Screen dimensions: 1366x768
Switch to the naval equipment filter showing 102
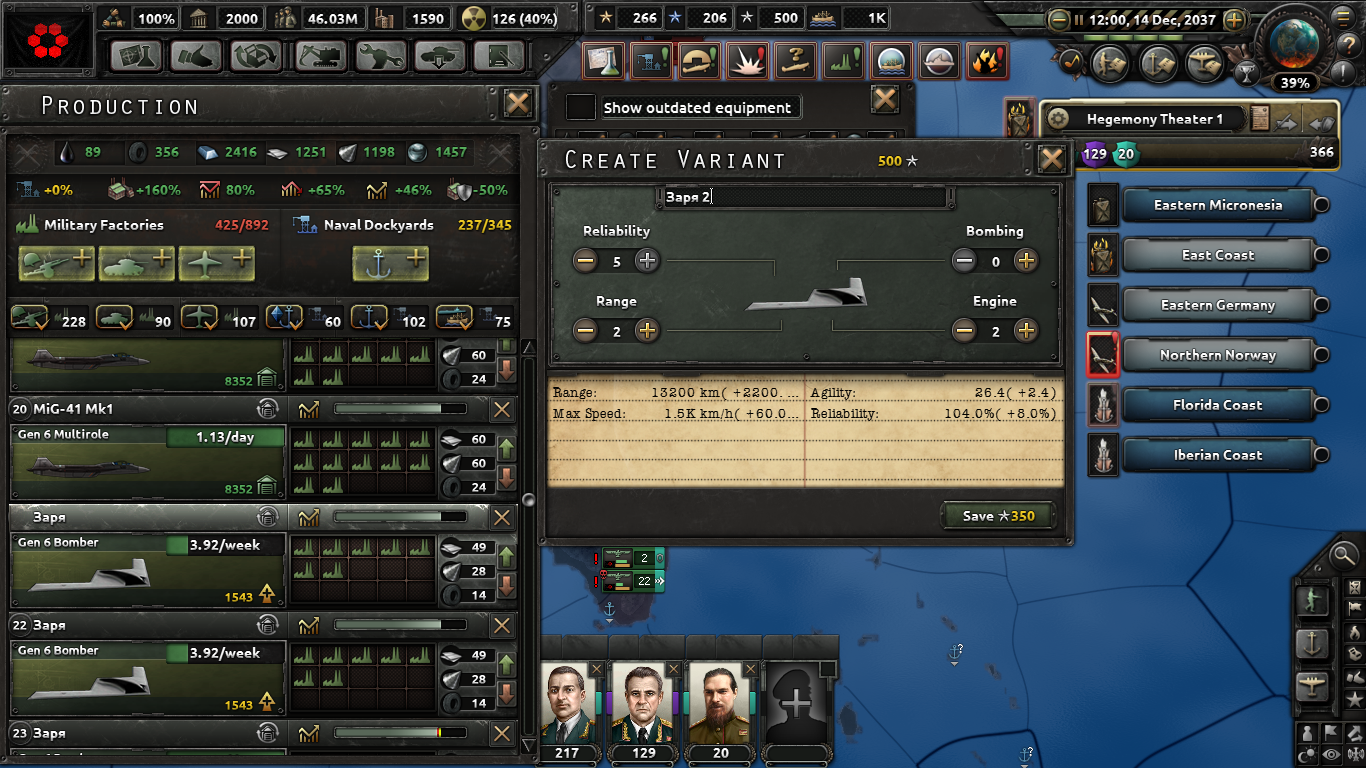coord(371,317)
